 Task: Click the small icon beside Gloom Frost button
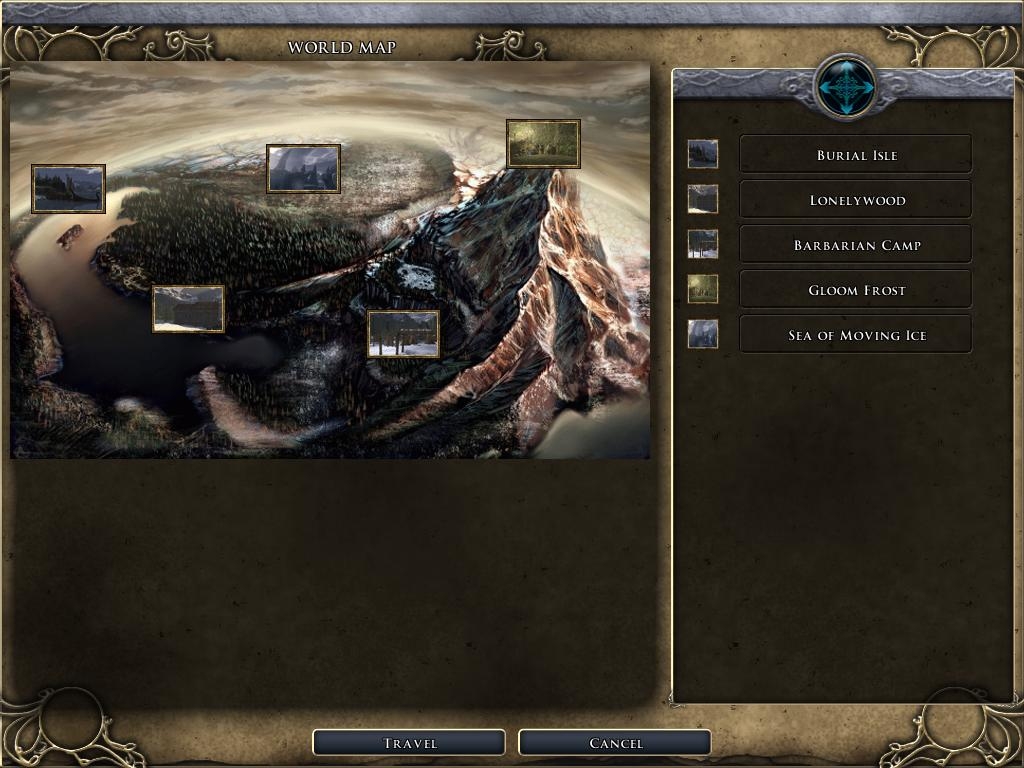tap(703, 289)
